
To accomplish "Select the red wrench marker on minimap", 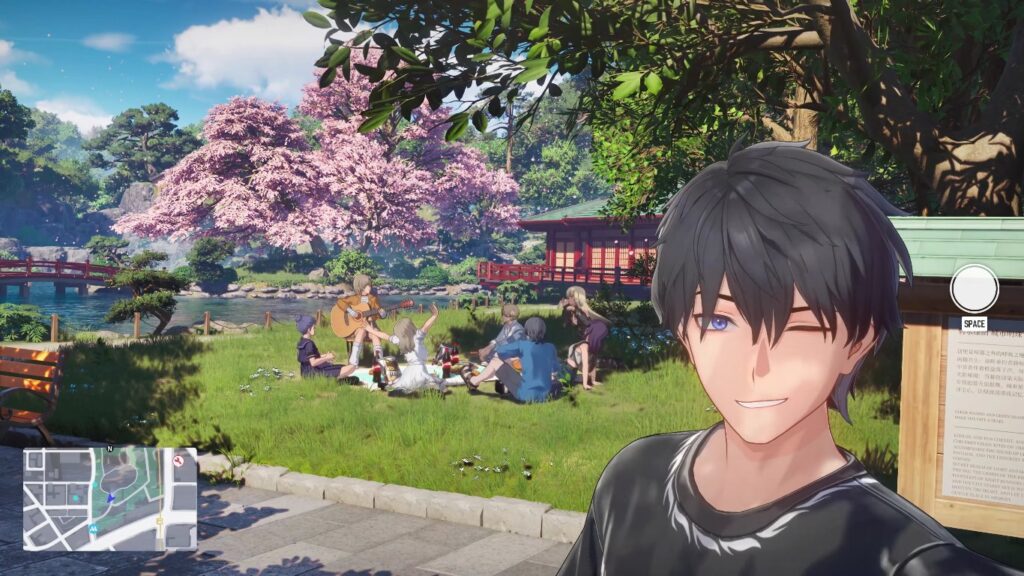I will click(x=179, y=461).
